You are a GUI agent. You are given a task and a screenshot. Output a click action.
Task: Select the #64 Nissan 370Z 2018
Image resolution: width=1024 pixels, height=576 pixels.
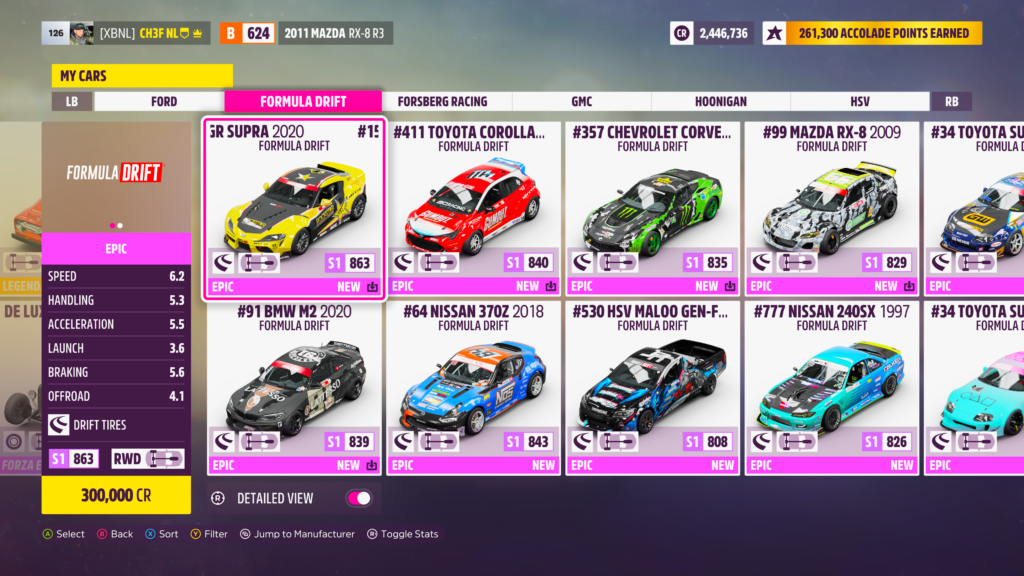[x=474, y=387]
